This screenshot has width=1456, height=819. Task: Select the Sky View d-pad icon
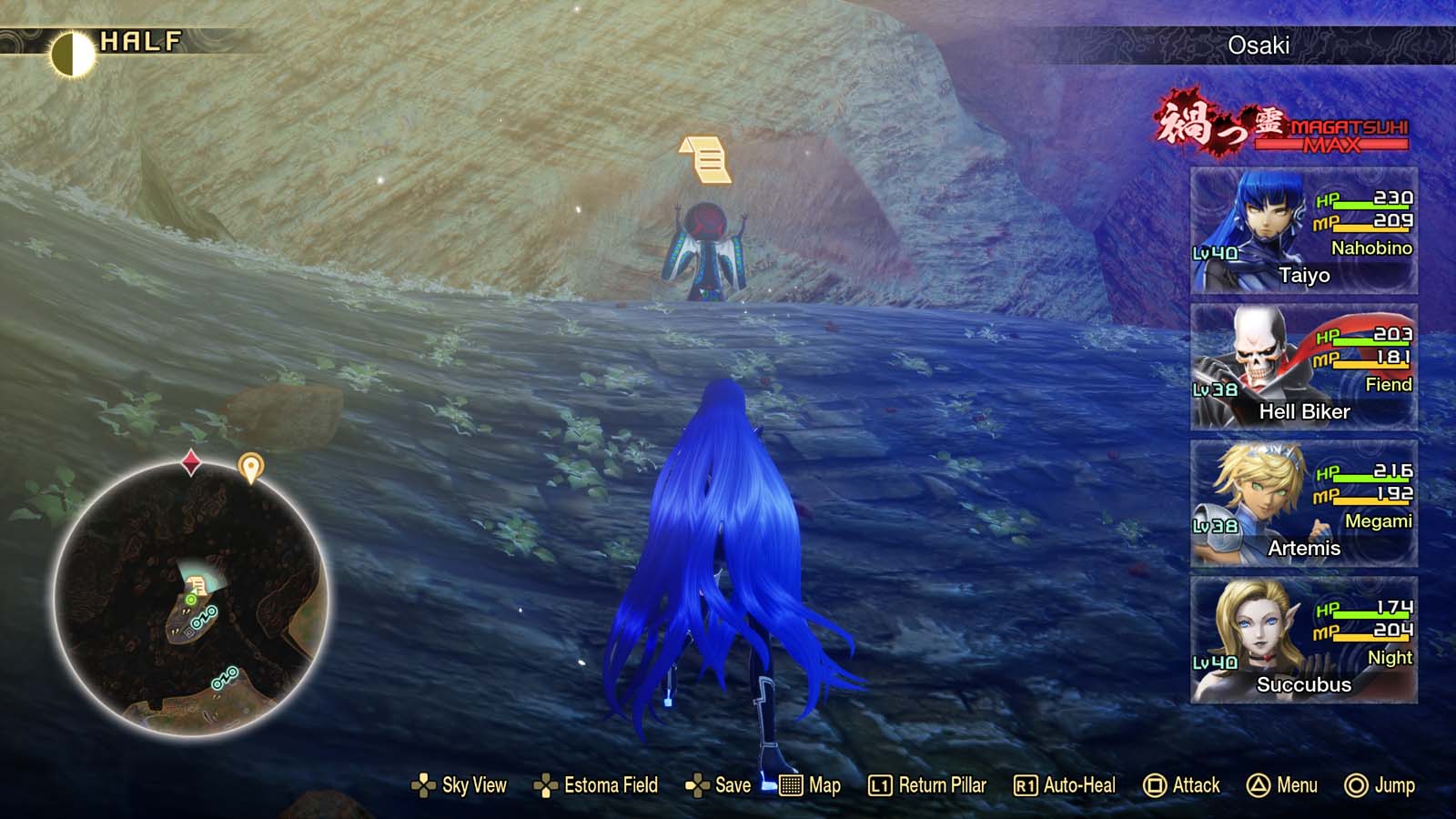point(424,785)
